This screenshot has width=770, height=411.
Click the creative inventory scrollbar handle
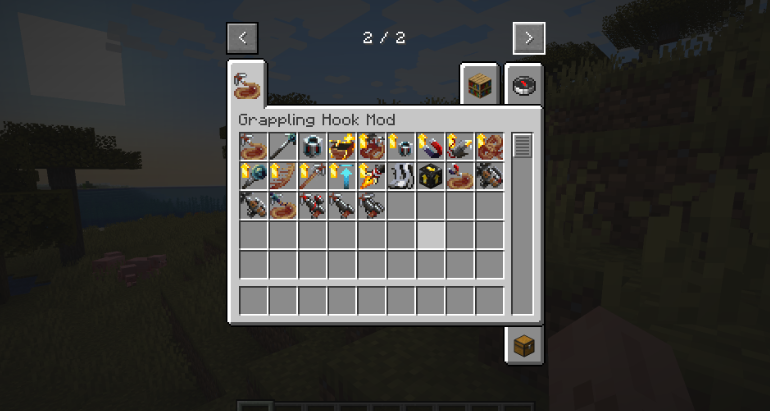click(x=522, y=146)
